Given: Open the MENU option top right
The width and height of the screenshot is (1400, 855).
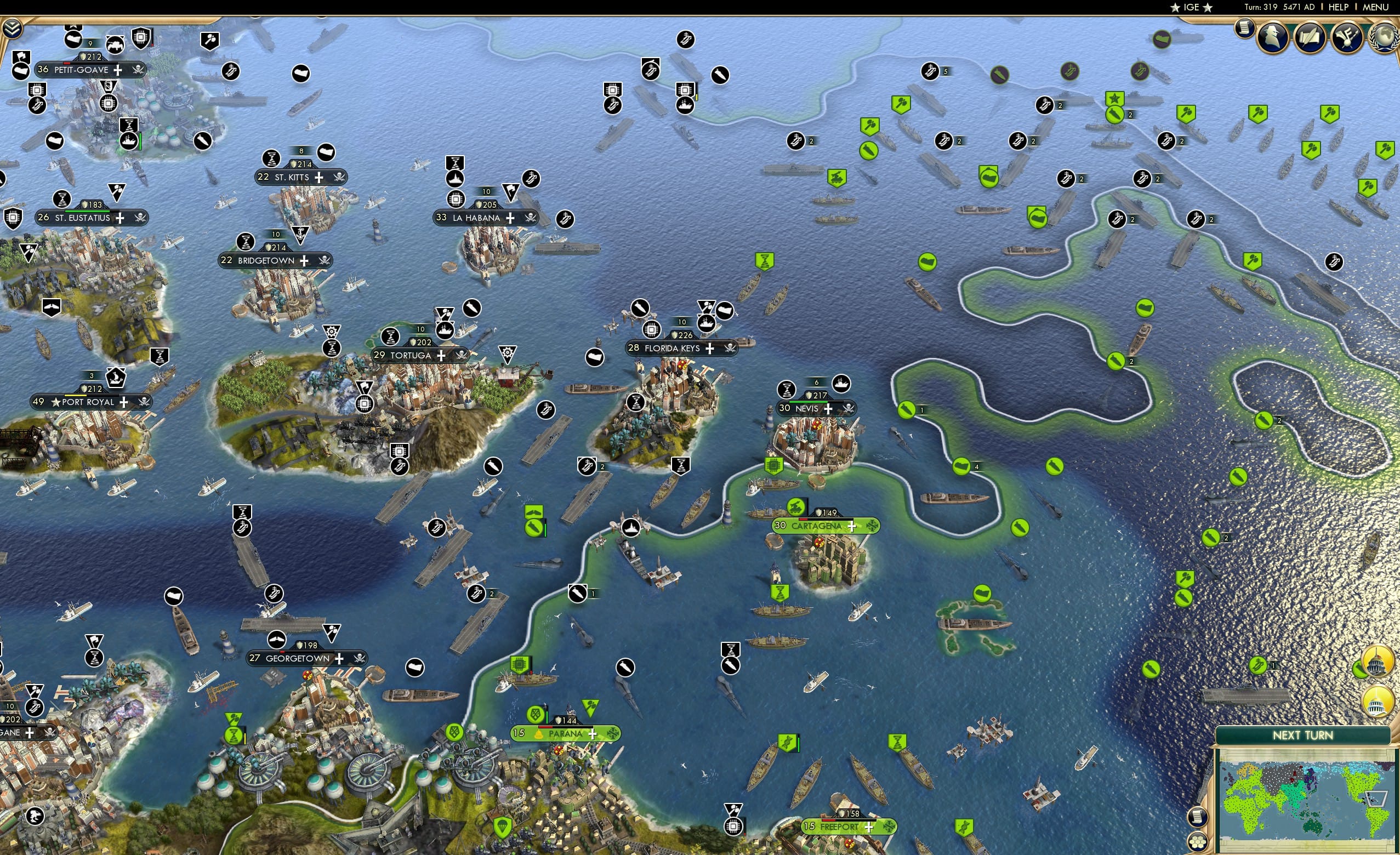Looking at the screenshot, I should [1375, 7].
